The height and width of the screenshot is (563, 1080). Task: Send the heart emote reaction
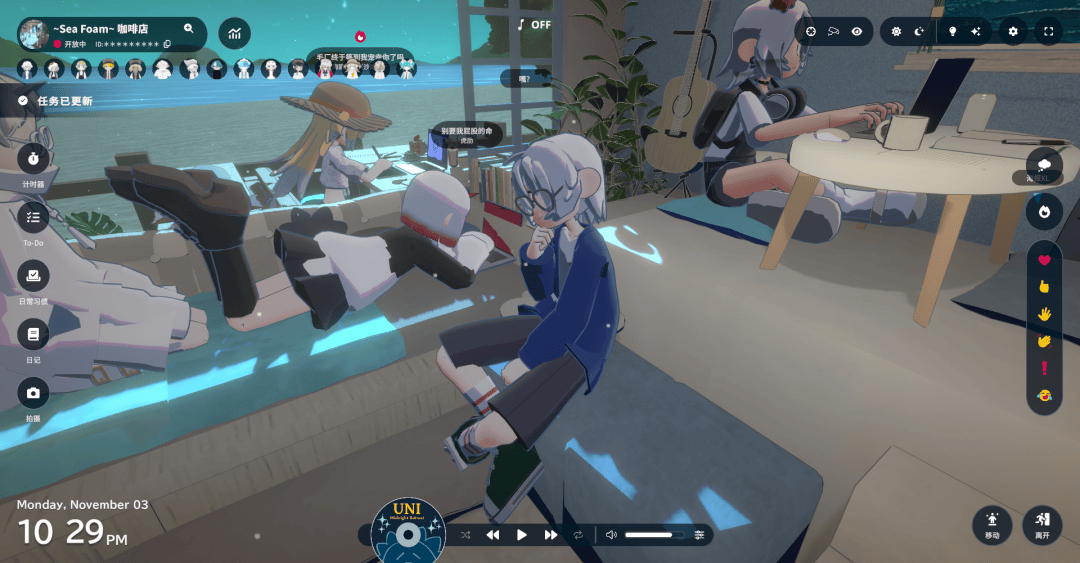[1044, 260]
